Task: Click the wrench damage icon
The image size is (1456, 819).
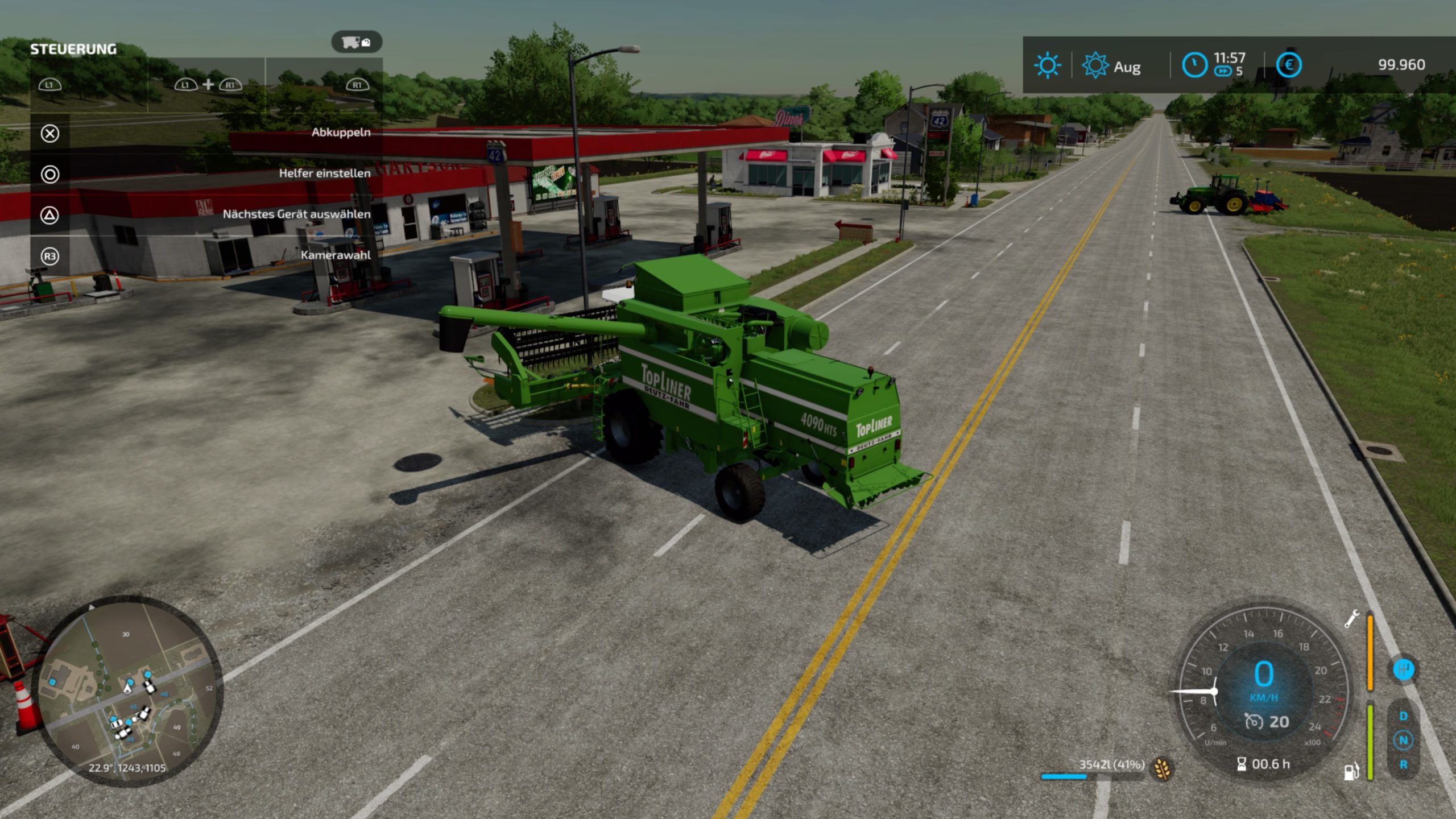Action: pos(1351,619)
